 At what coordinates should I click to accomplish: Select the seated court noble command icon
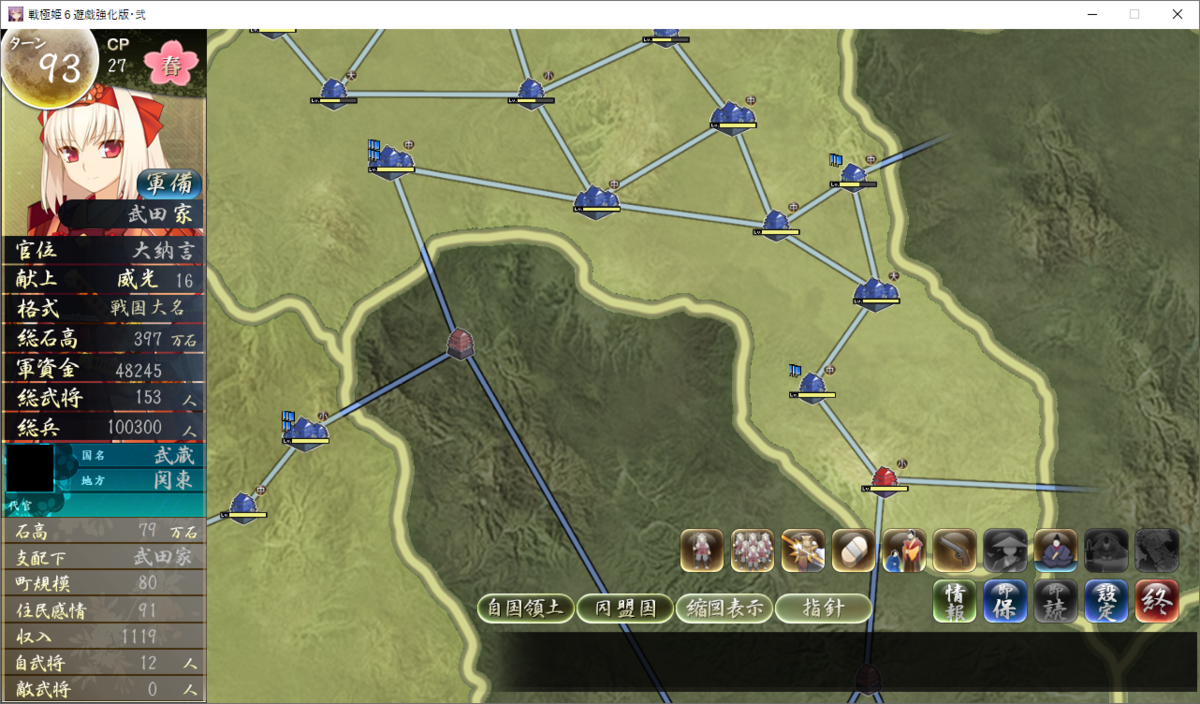point(1055,551)
